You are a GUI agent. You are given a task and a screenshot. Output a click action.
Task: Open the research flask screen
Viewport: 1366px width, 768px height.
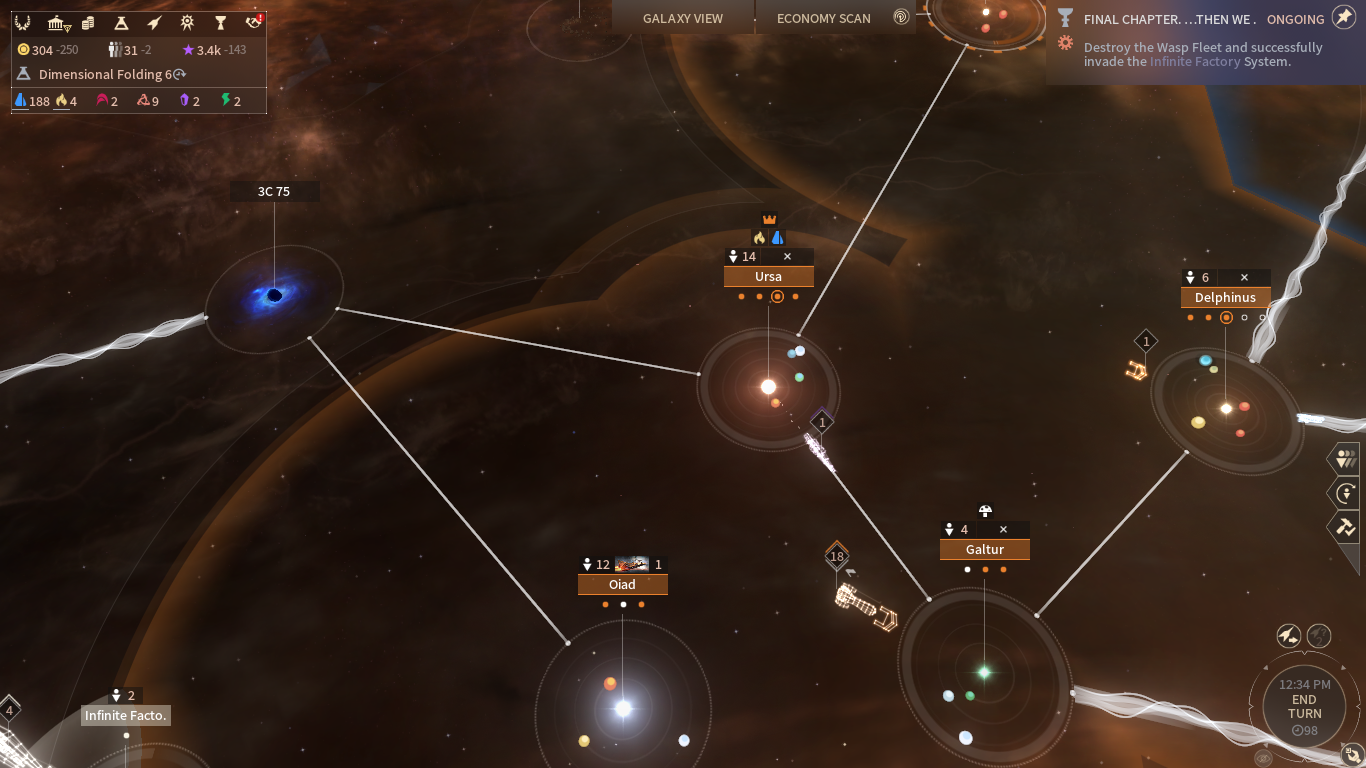pyautogui.click(x=121, y=23)
